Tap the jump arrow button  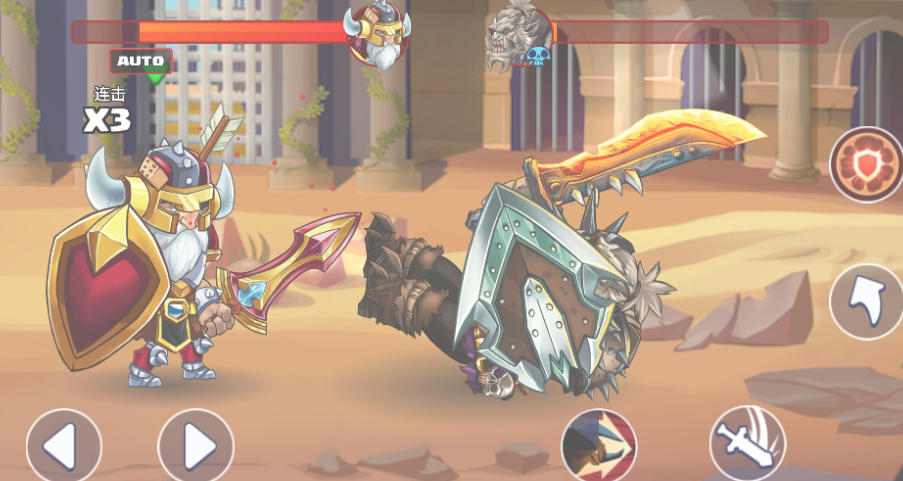[866, 301]
